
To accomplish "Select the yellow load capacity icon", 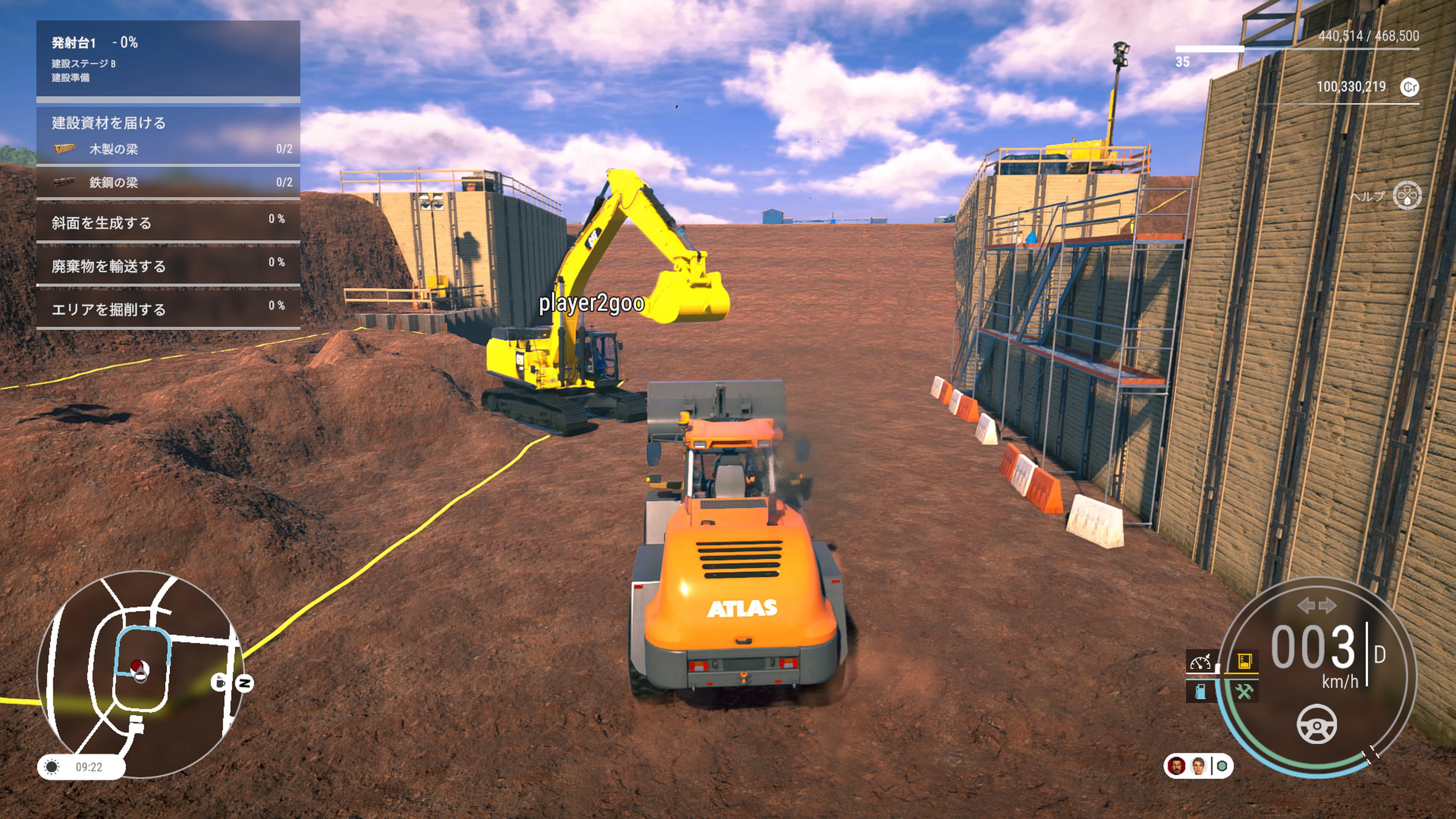I will 1244,661.
